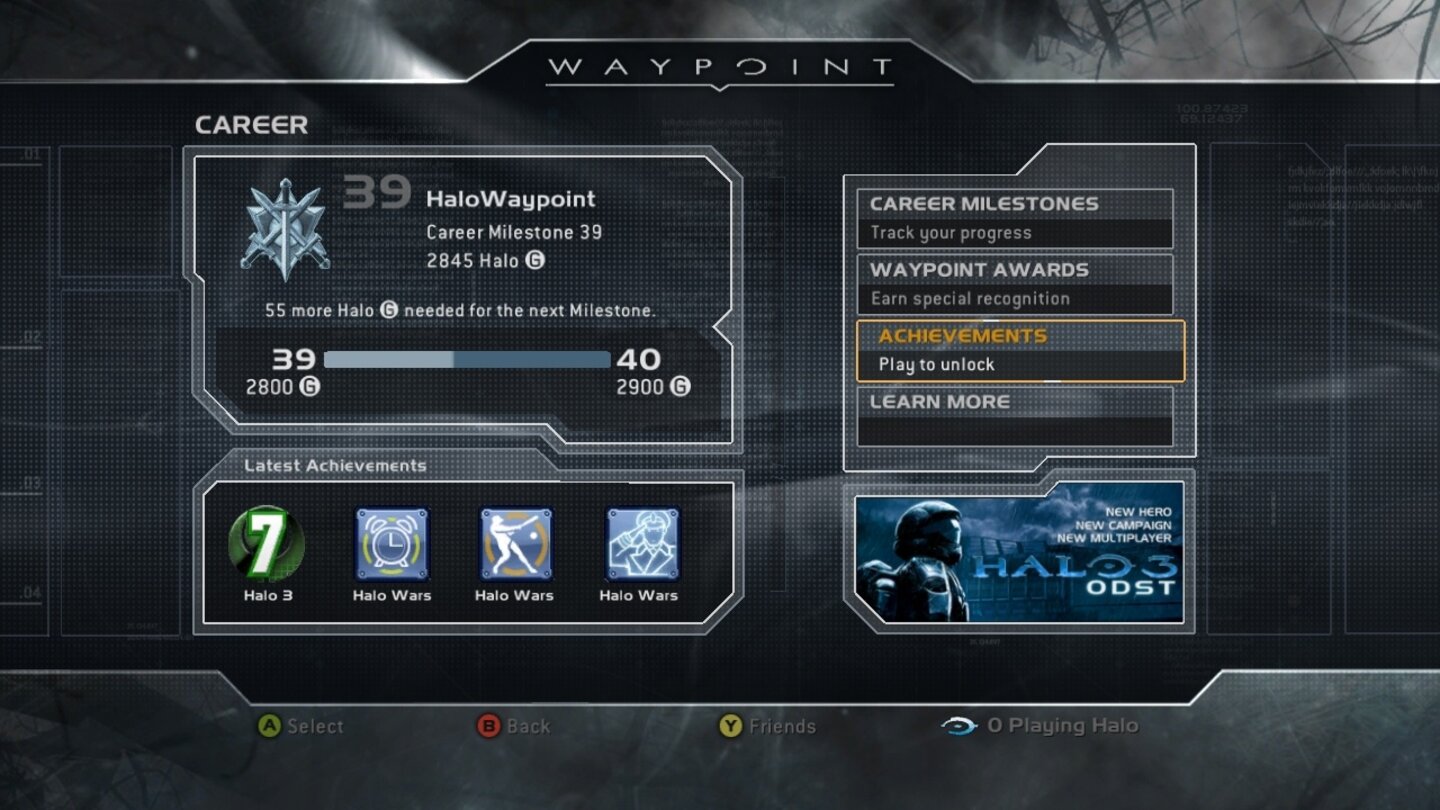Image resolution: width=1440 pixels, height=810 pixels.
Task: Open the Halo Wars alarm clock achievement
Action: 393,543
